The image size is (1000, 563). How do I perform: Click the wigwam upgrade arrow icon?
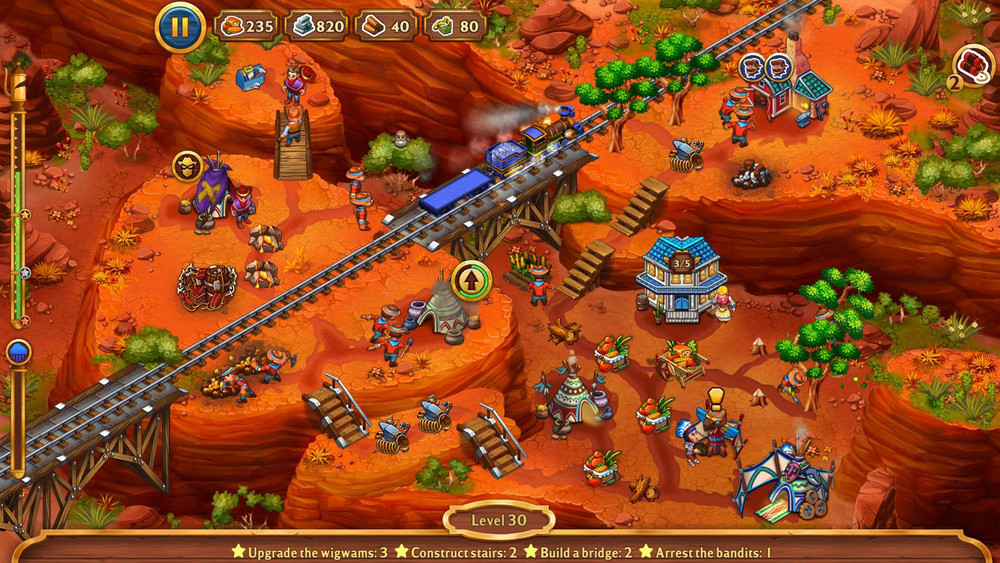470,280
